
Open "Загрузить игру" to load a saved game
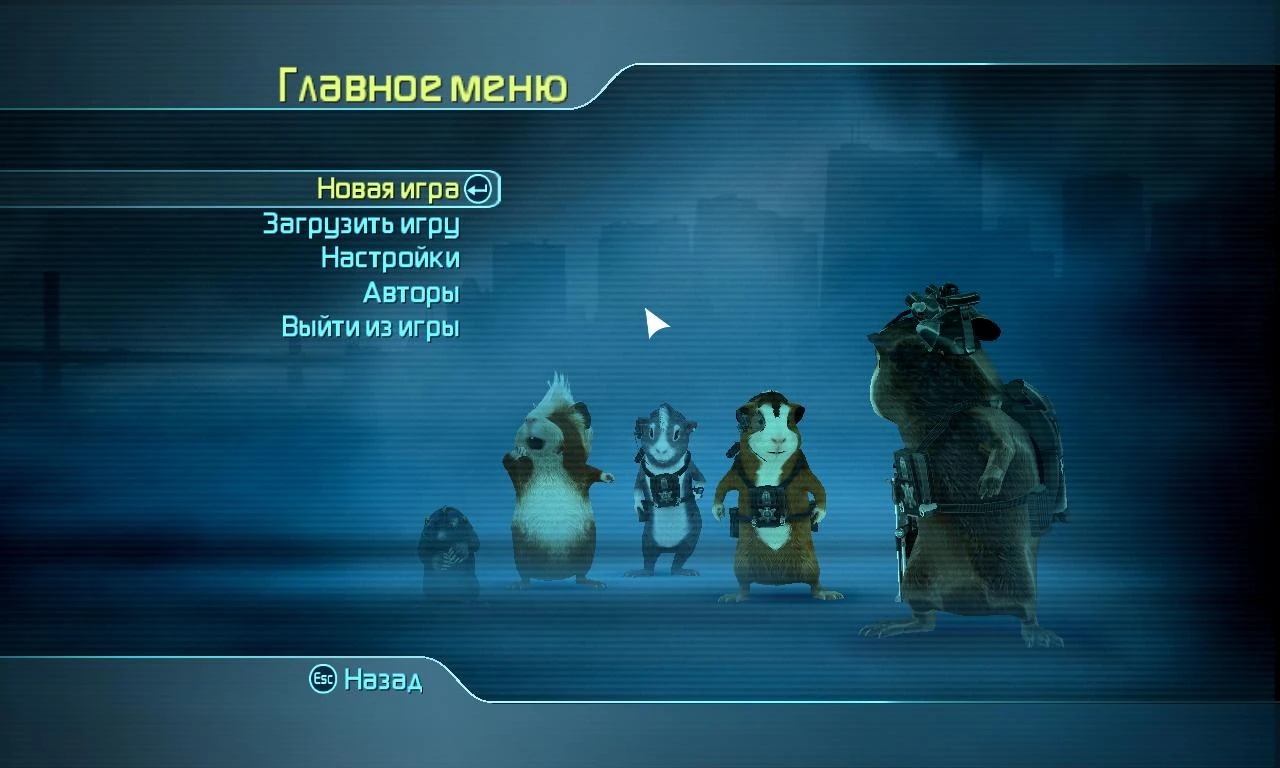click(363, 224)
